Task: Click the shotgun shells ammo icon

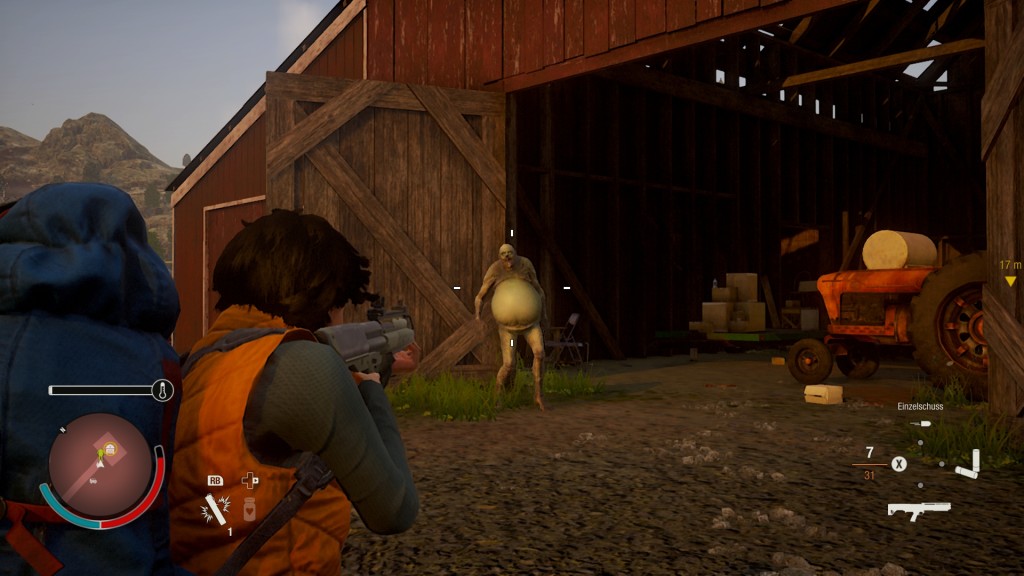Action: (968, 464)
